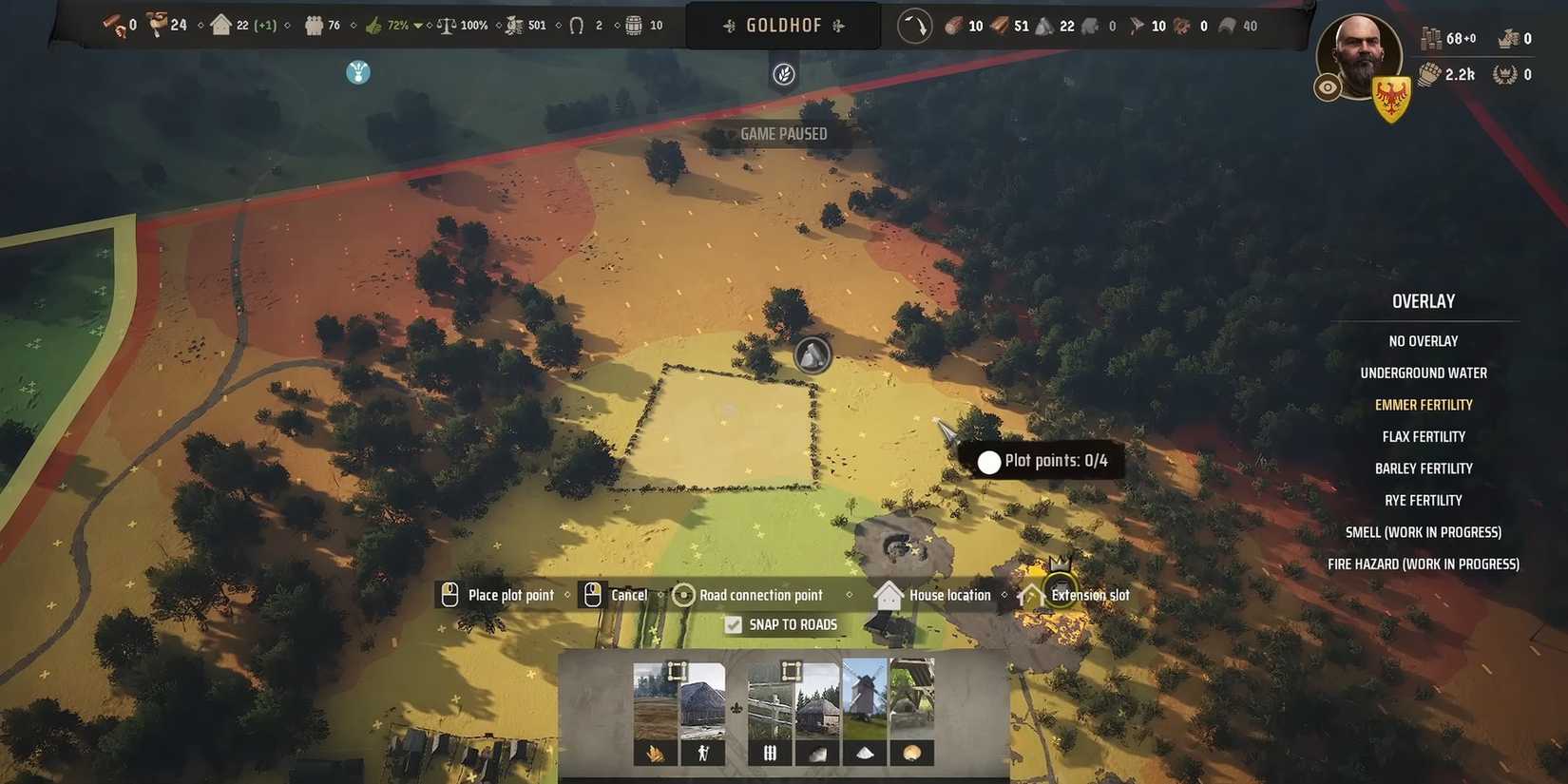Open the approval rating breakdown via thumbs-up icon

pyautogui.click(x=374, y=25)
